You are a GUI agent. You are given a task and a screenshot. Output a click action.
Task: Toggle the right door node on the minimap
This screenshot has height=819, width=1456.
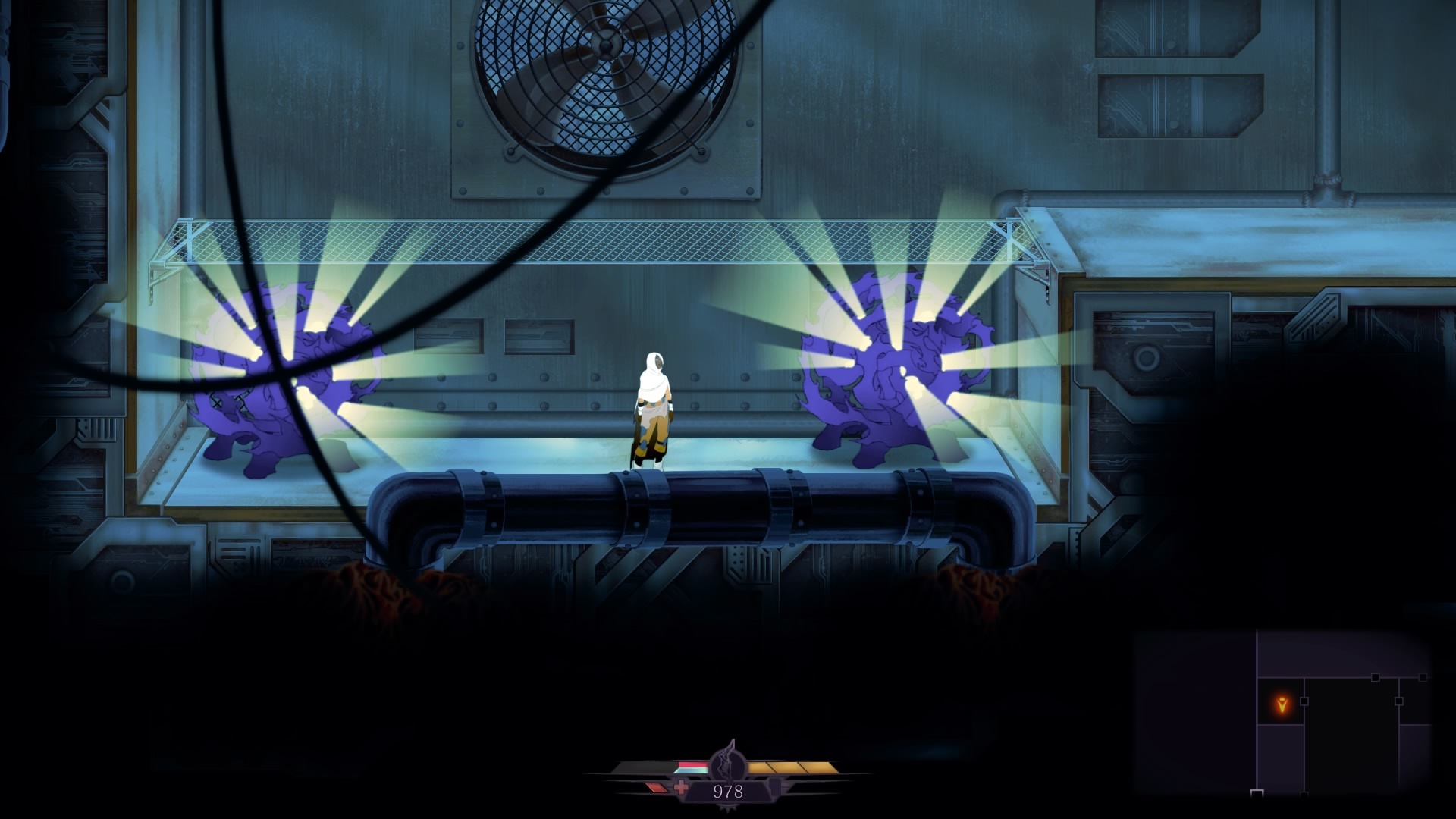1399,701
